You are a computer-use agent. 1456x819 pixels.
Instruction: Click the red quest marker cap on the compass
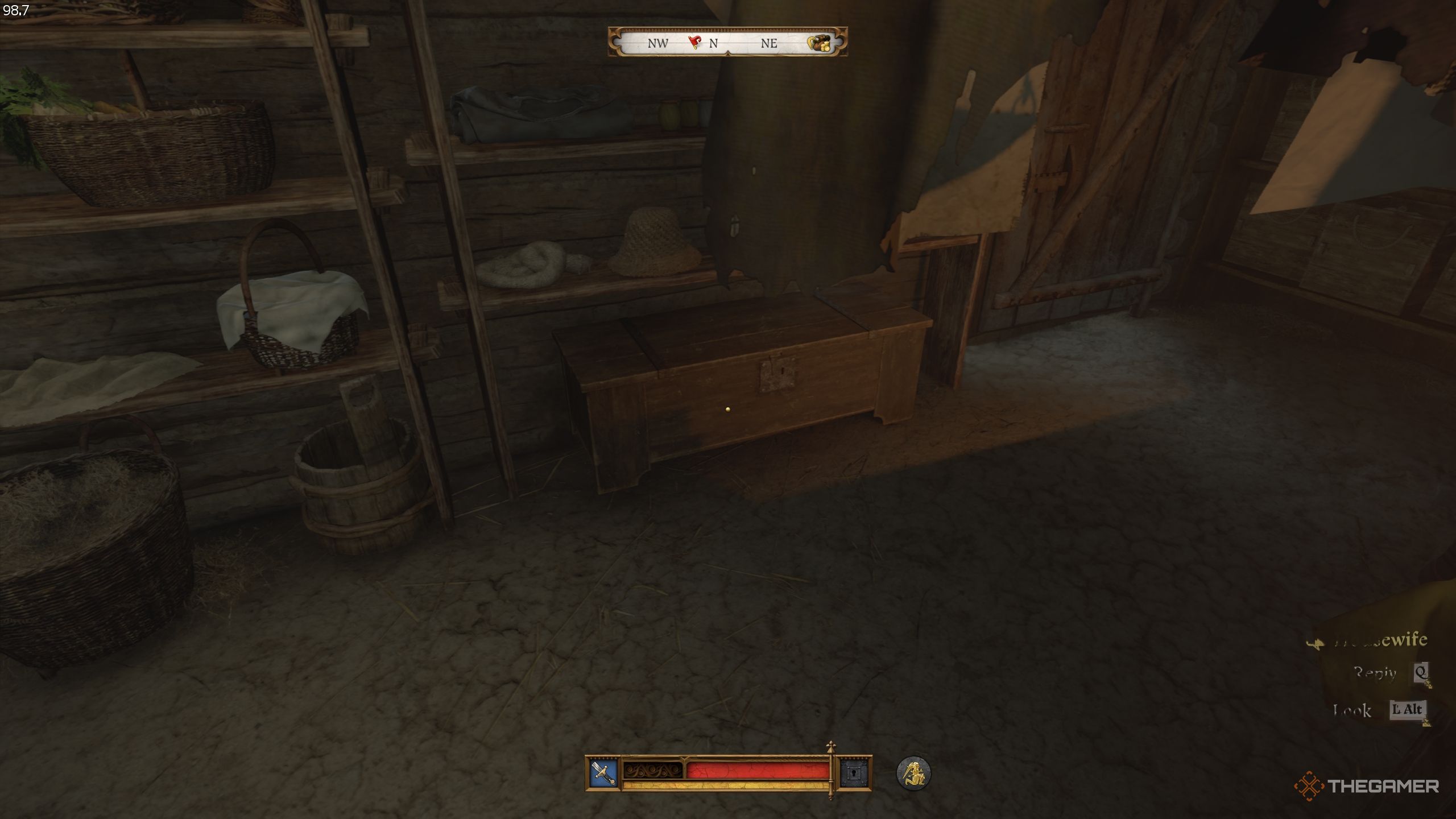[x=695, y=41]
